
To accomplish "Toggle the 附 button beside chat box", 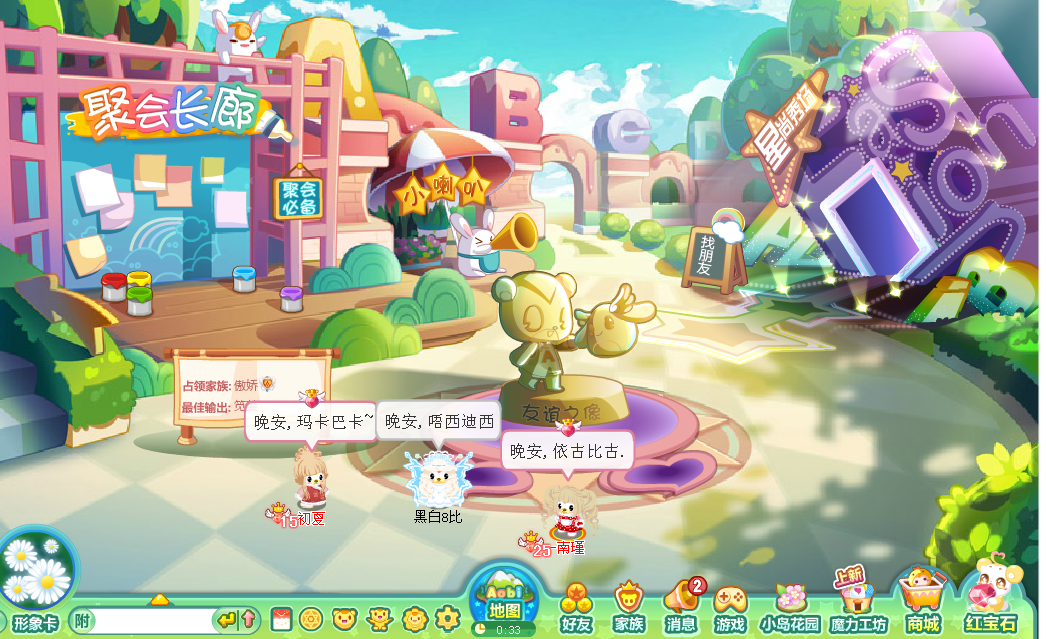I will tap(82, 621).
